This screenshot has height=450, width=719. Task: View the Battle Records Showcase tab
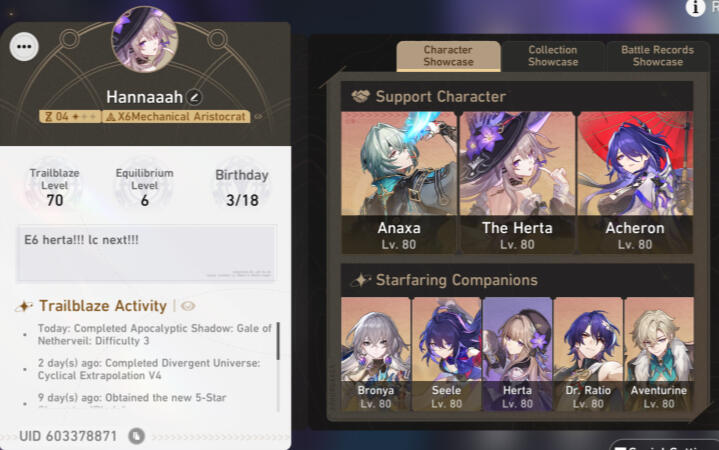click(658, 56)
